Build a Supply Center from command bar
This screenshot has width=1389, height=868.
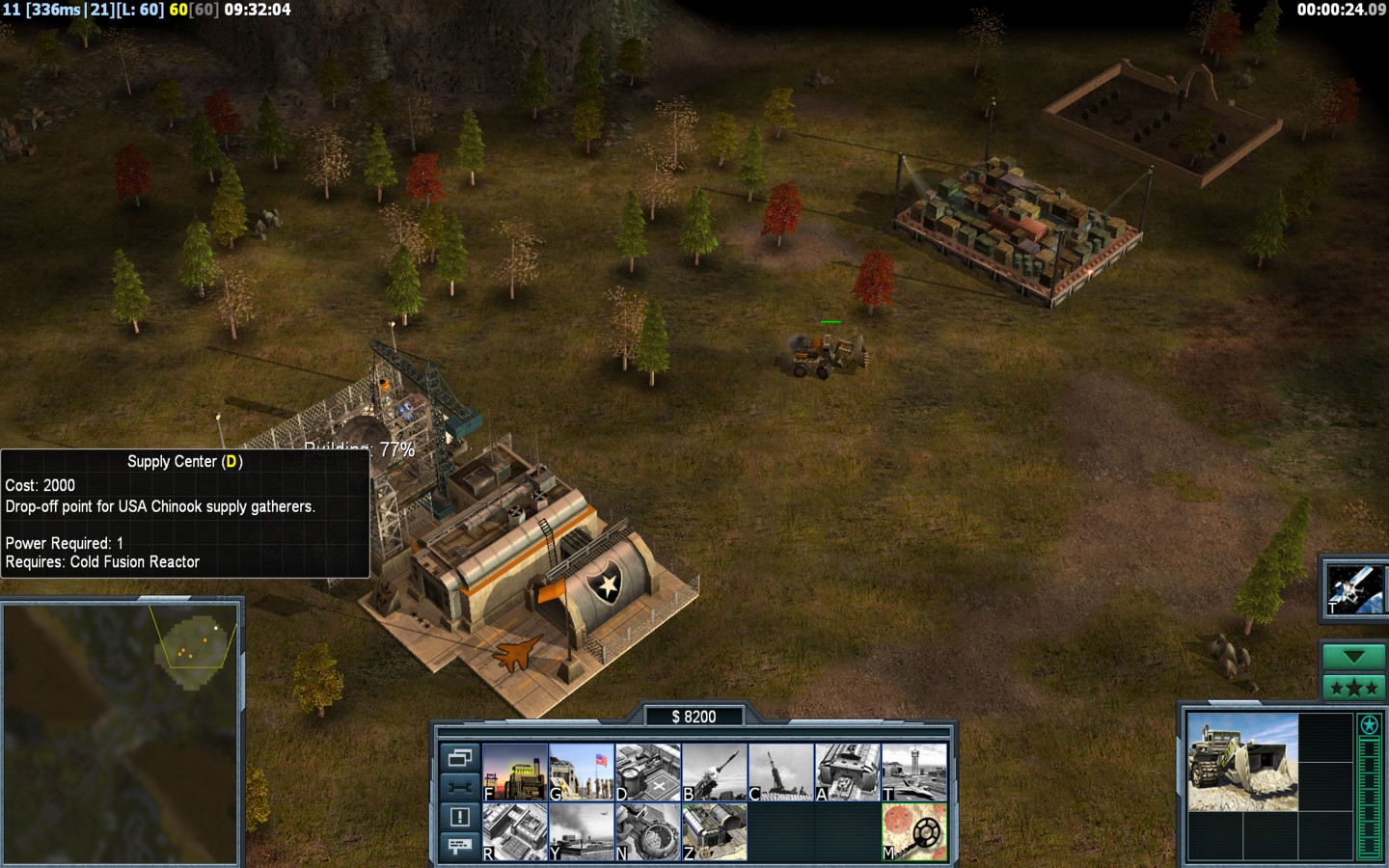tap(647, 772)
